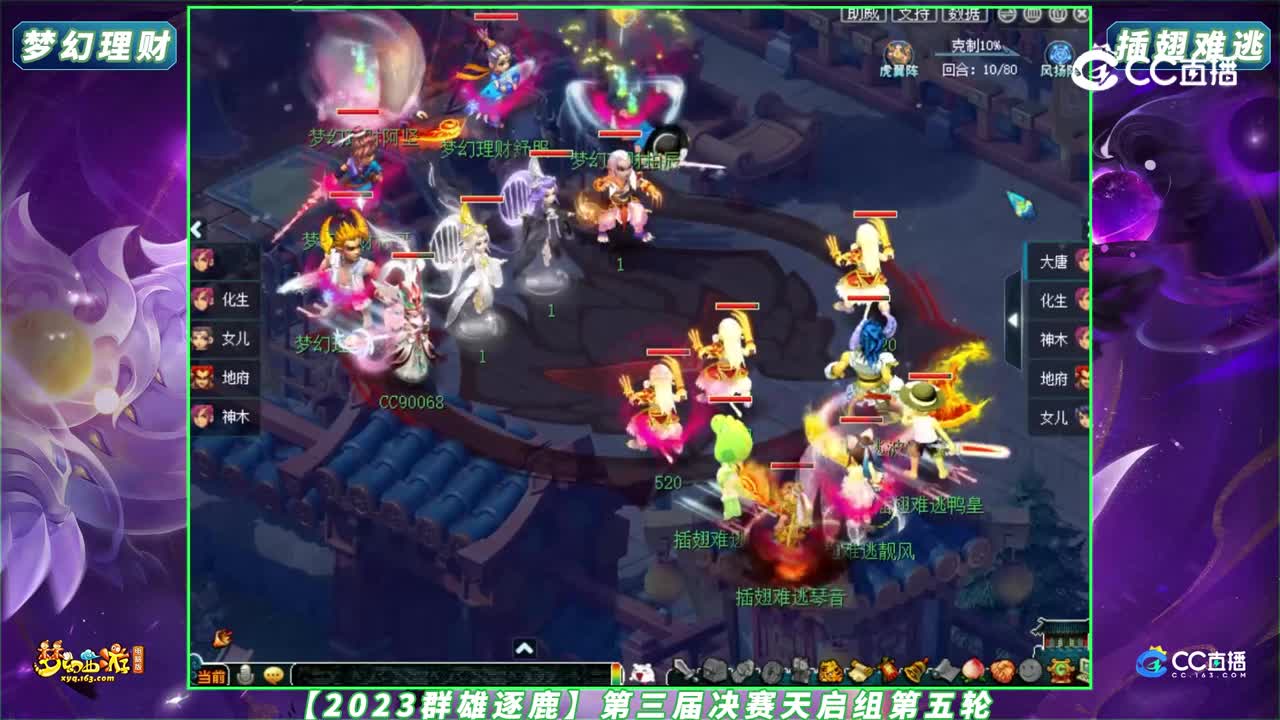The width and height of the screenshot is (1280, 720).
Task: Click the scroll icon in the bottom toolbar
Action: [860, 670]
